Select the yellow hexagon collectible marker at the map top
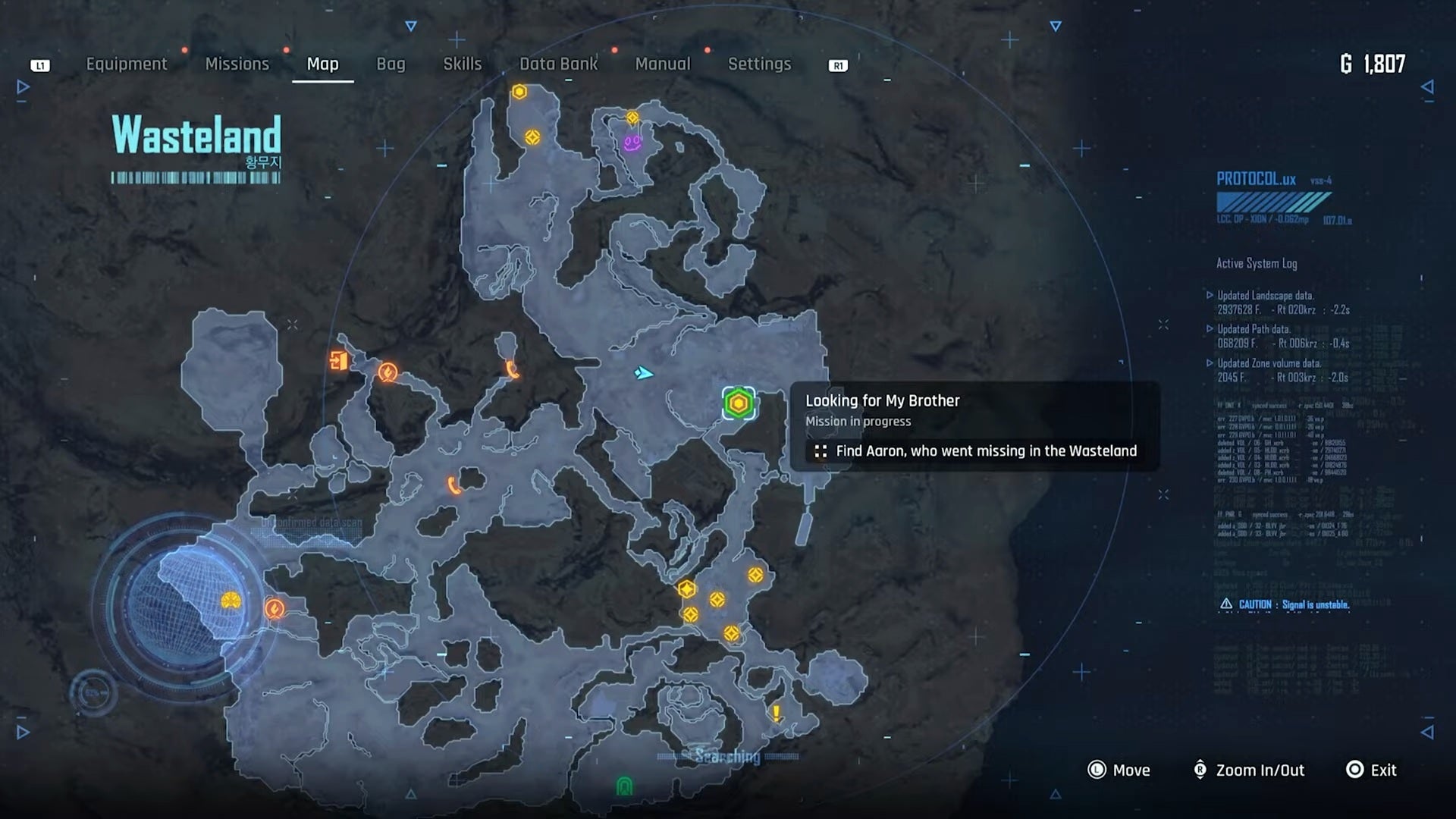 [520, 89]
